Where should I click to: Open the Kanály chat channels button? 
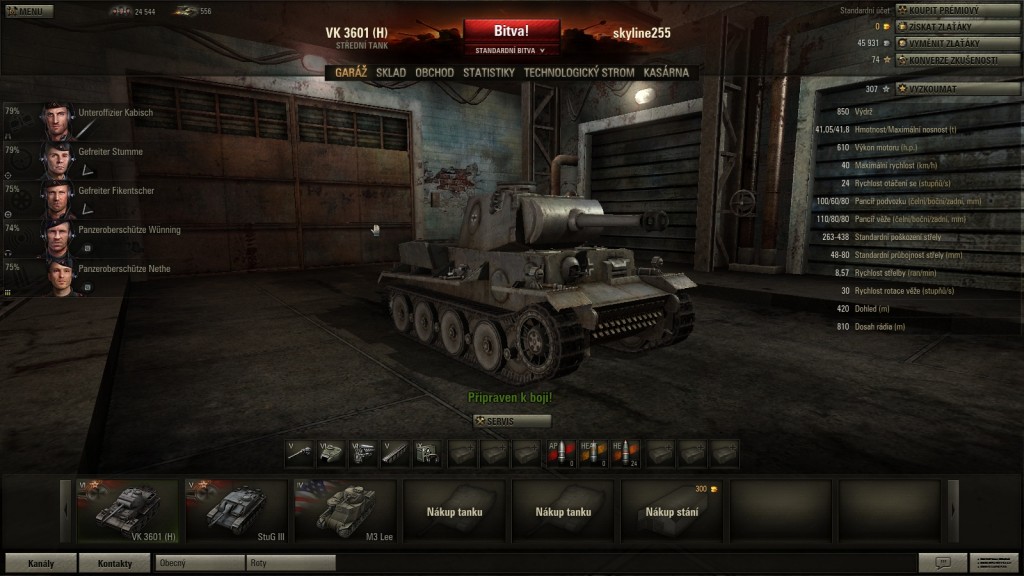tap(40, 563)
